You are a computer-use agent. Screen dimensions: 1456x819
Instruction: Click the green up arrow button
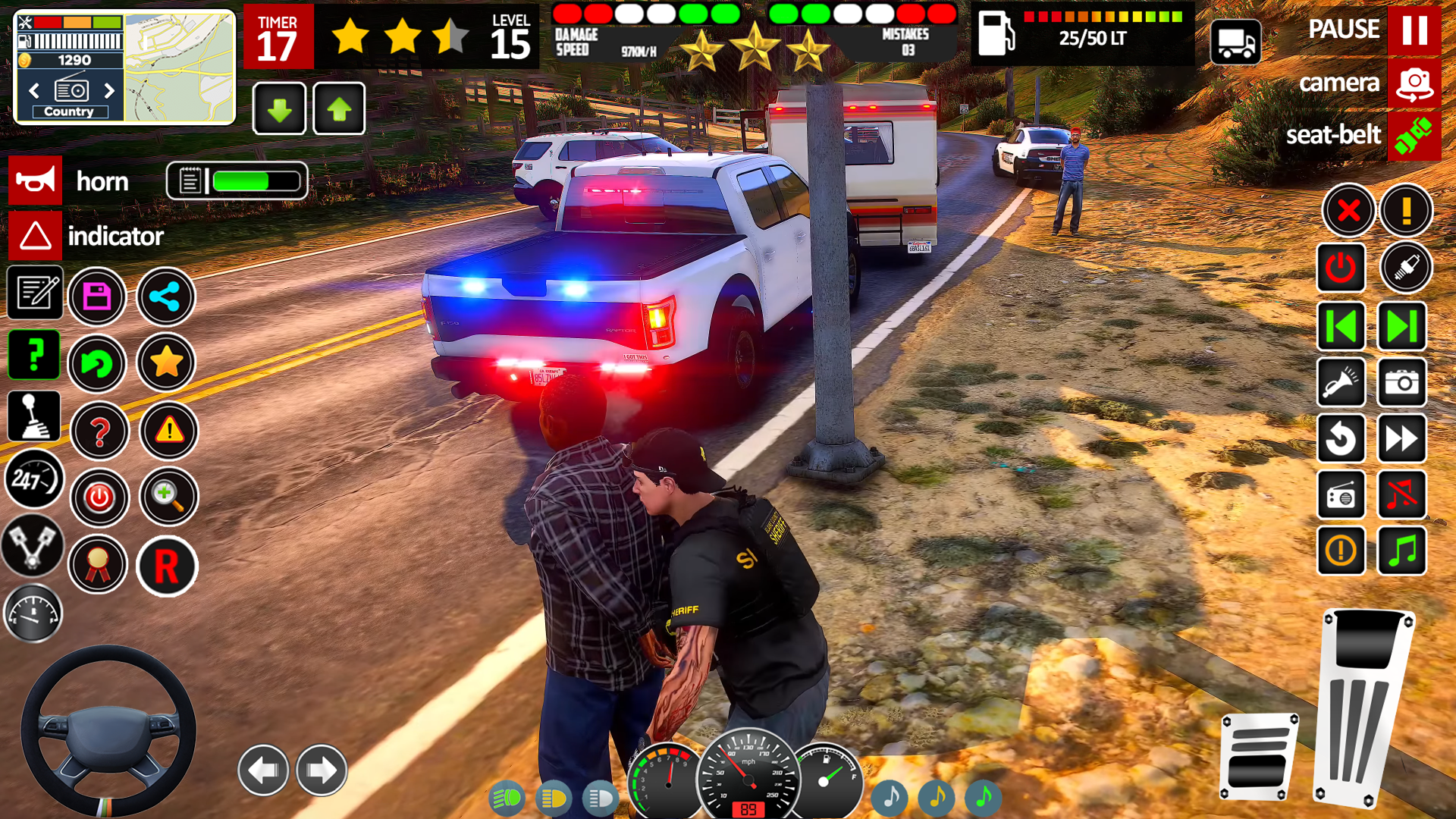pos(339,109)
